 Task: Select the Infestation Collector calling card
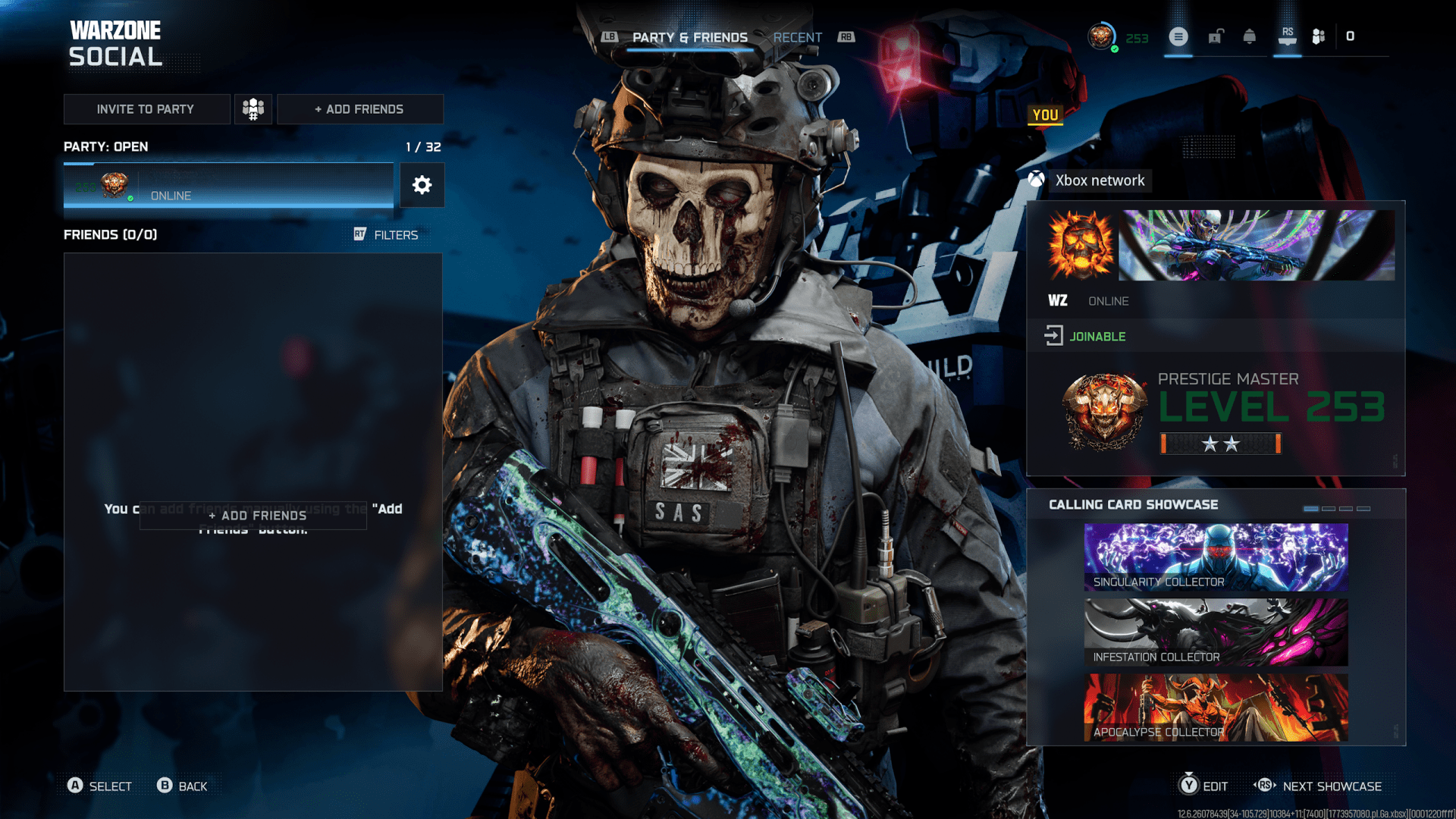tap(1216, 632)
